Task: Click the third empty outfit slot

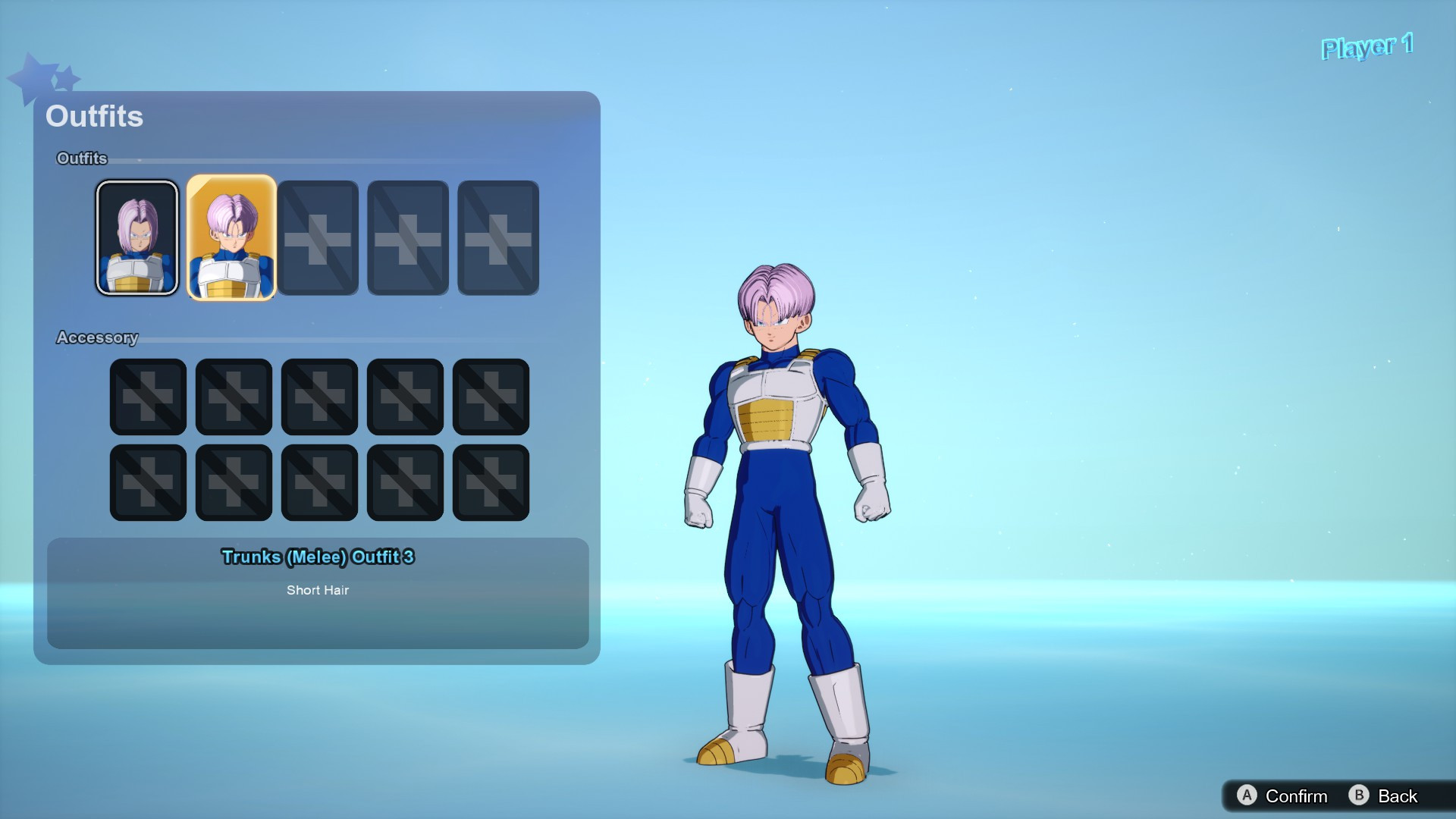Action: click(x=319, y=237)
